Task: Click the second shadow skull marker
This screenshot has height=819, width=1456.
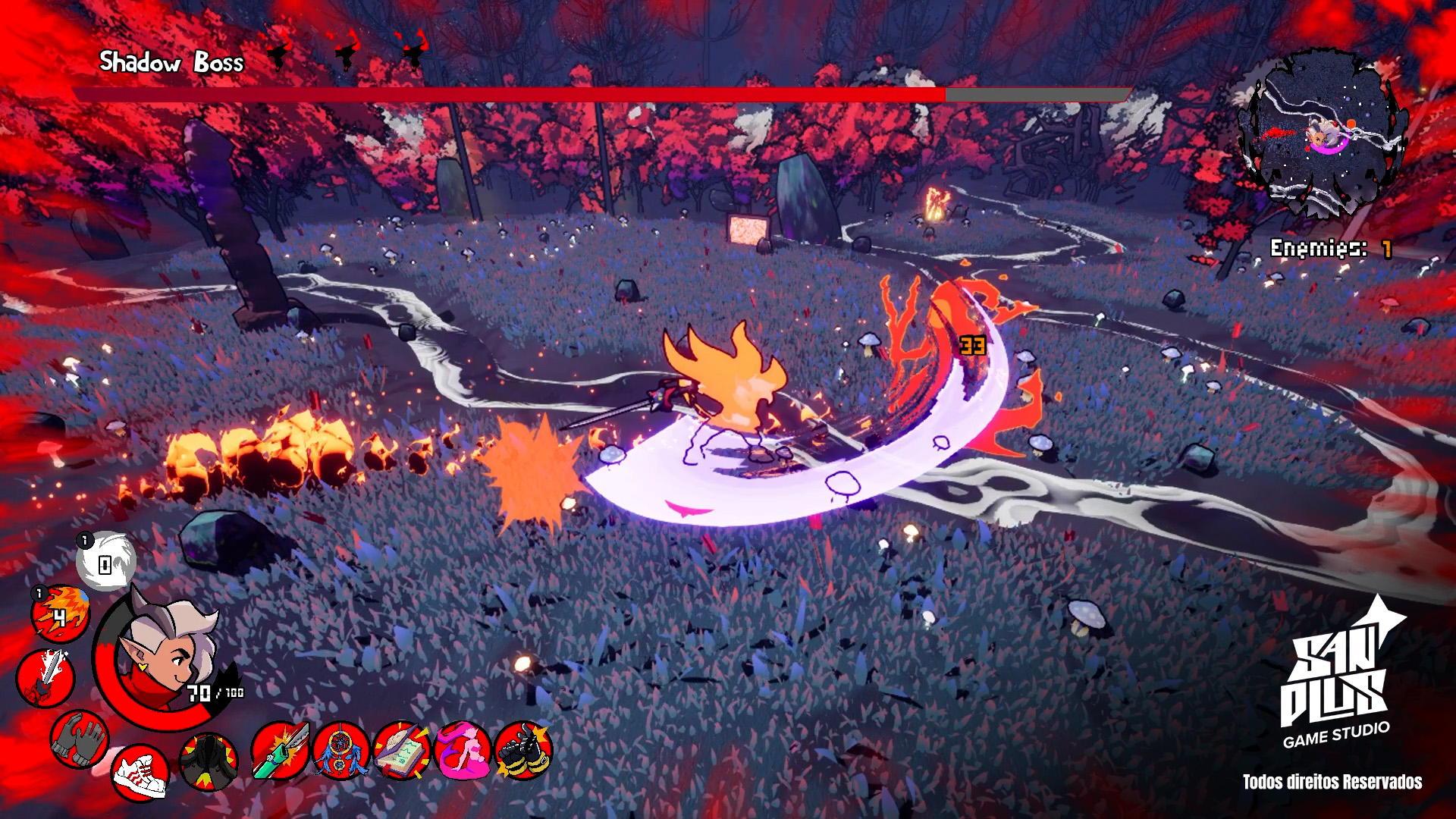Action: (347, 52)
